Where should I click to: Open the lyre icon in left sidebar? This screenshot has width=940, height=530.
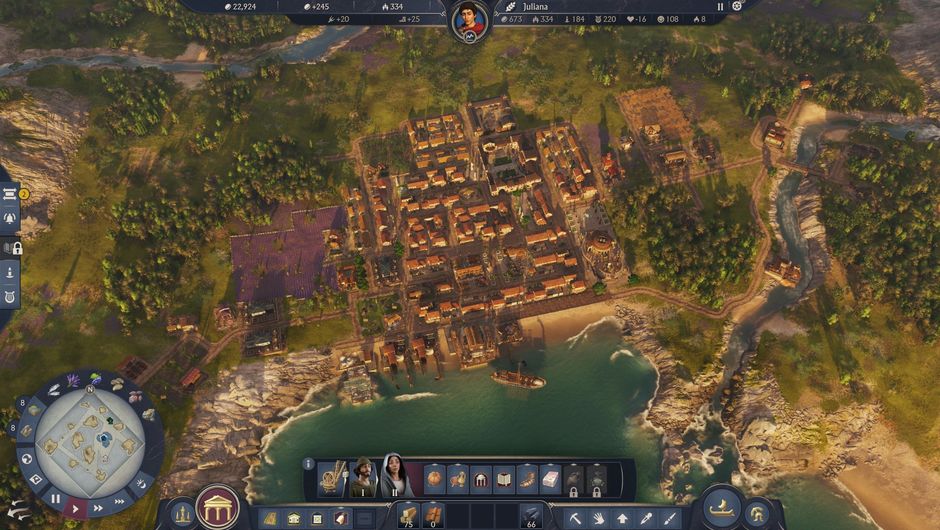[x=10, y=297]
